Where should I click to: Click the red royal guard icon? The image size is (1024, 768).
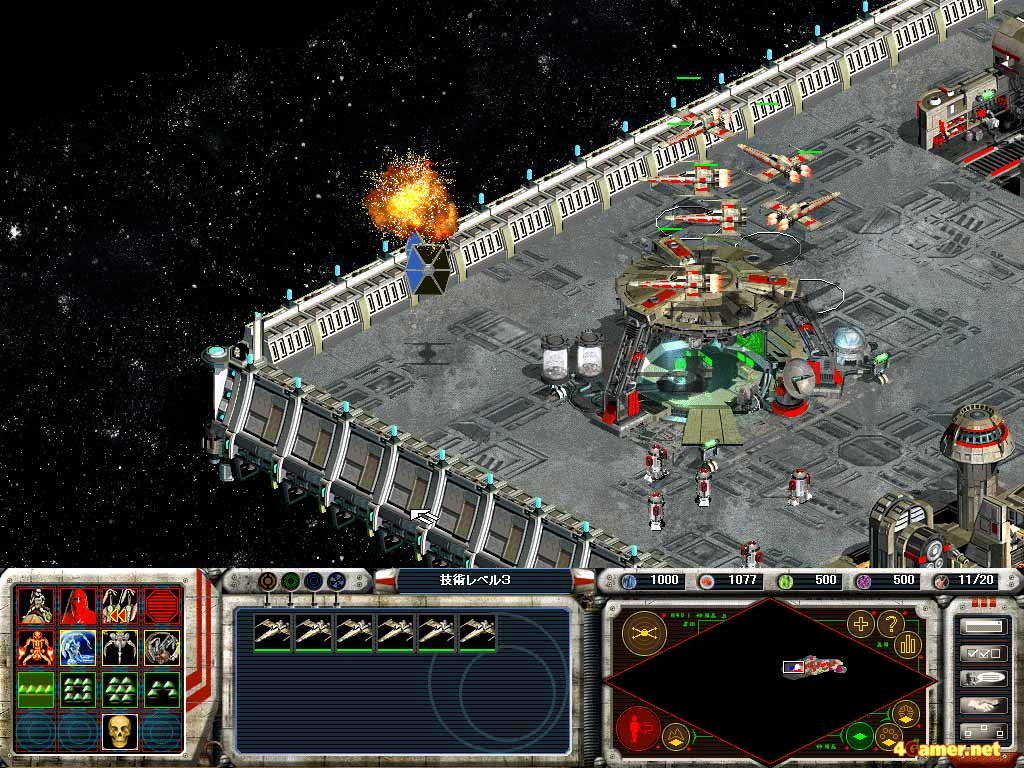[77, 606]
